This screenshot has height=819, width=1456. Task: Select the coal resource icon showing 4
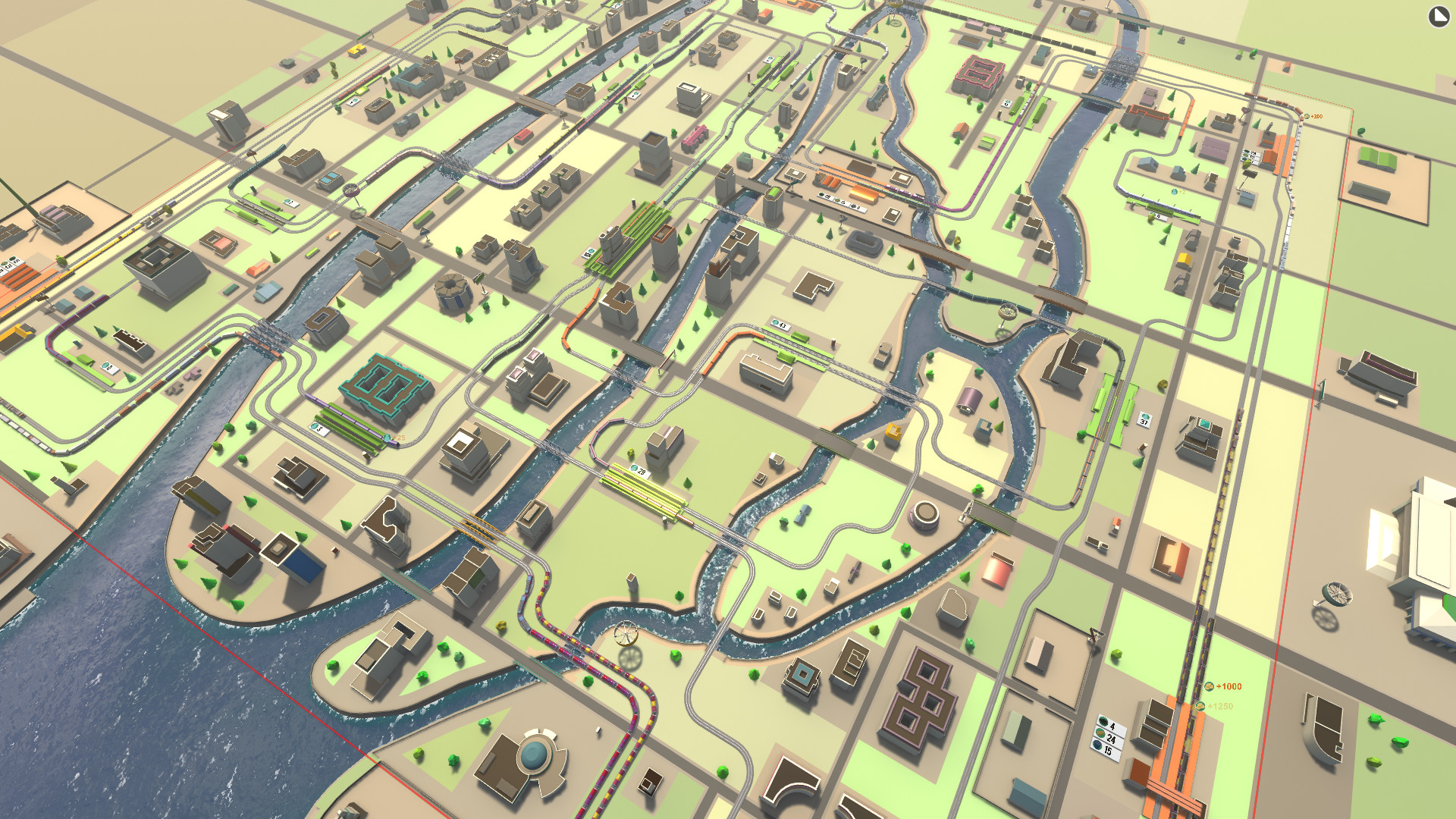tap(1103, 721)
